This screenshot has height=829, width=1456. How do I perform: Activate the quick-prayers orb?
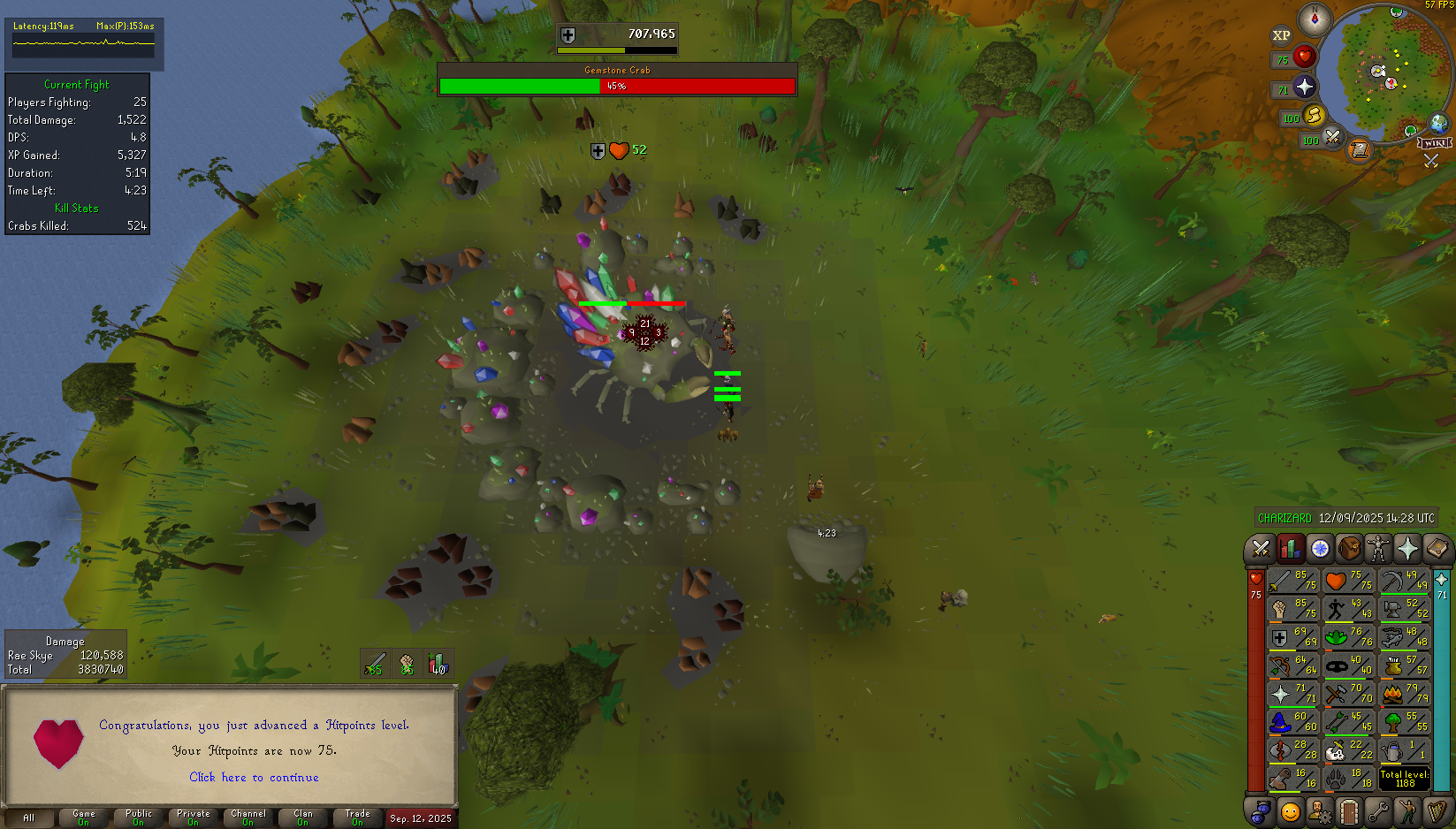1304,87
